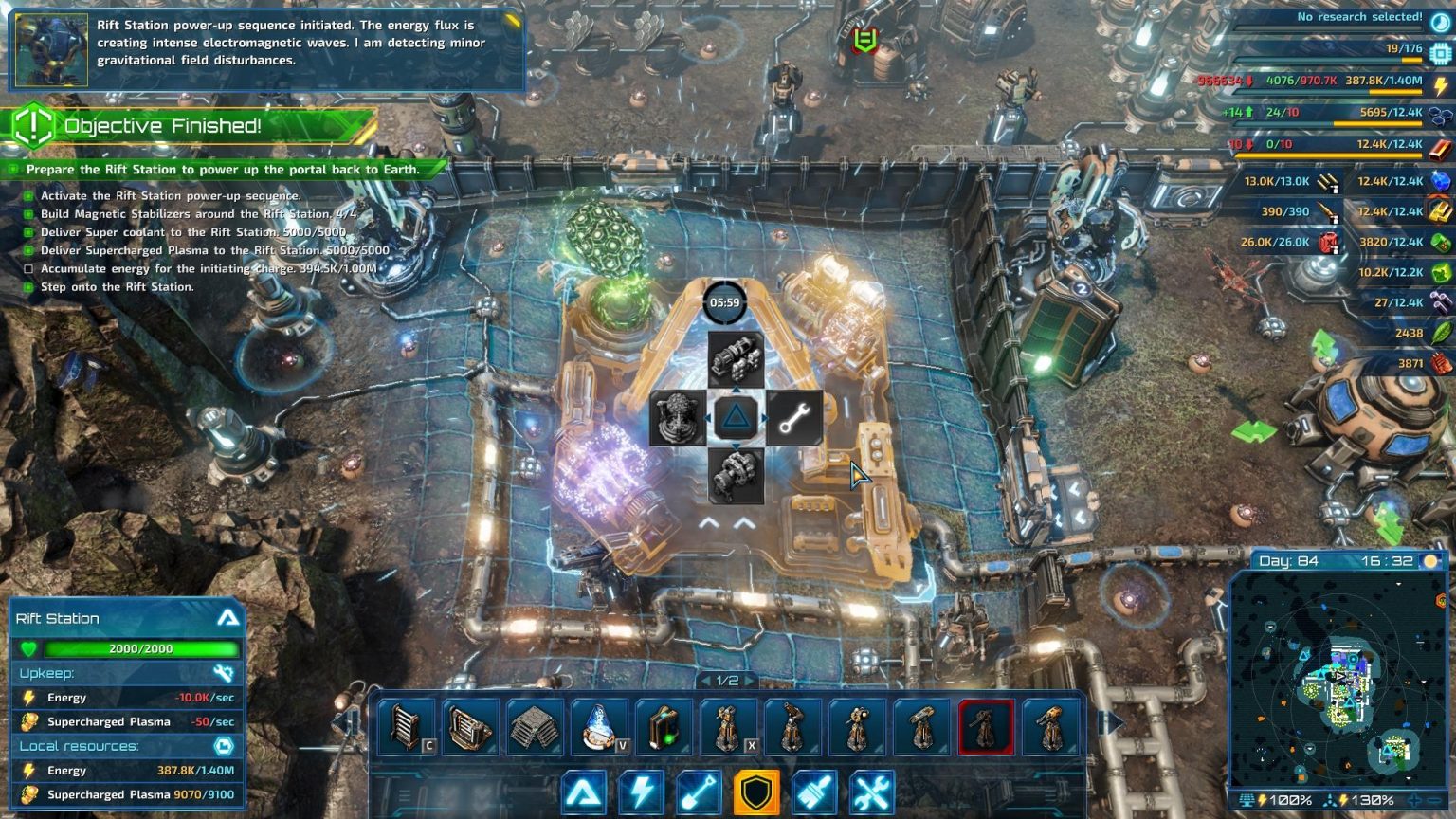The width and height of the screenshot is (1456, 819).
Task: Toggle the Step onto the Rift Station objective
Action: [29, 287]
